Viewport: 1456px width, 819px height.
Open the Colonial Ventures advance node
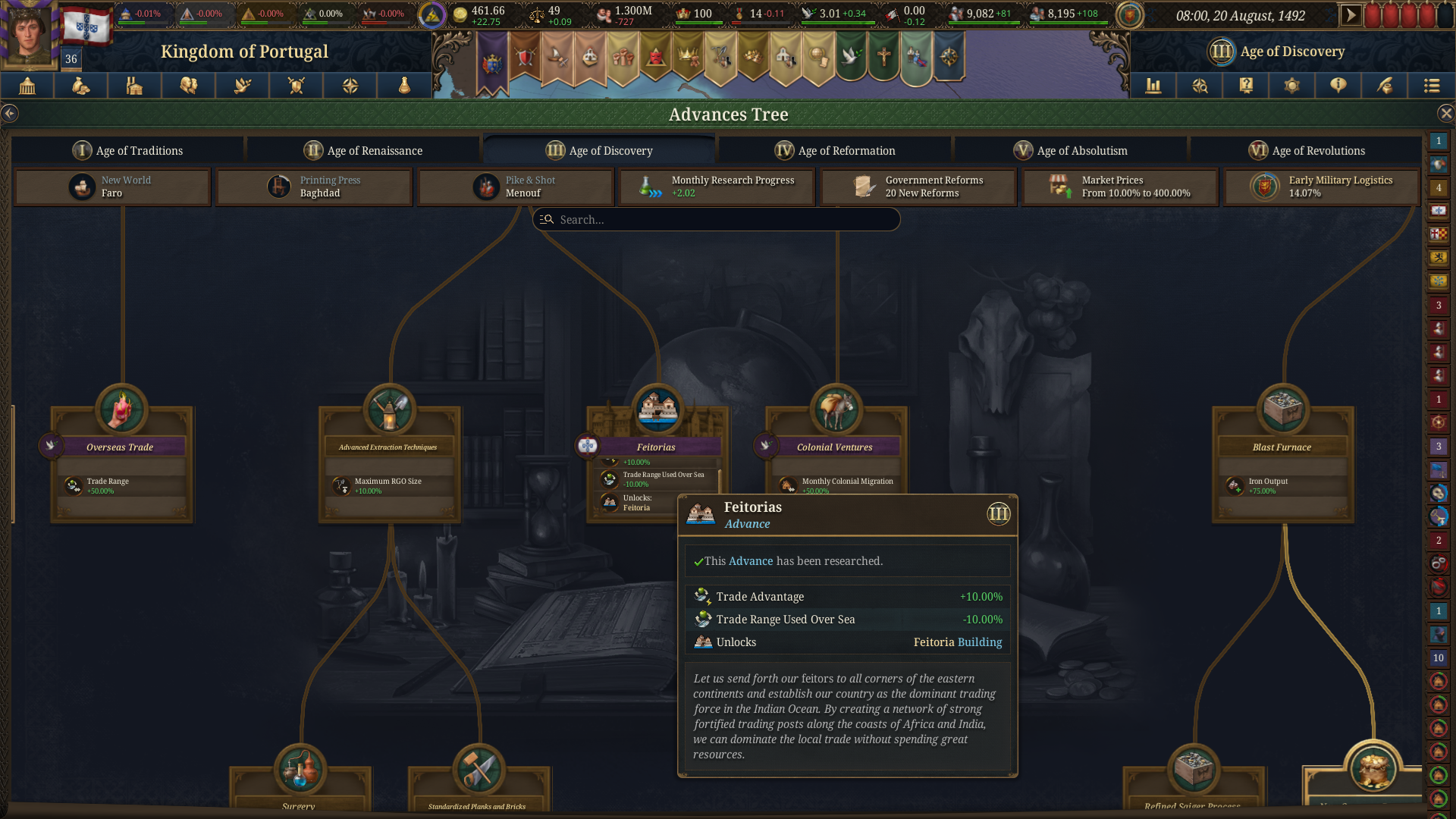point(836,447)
